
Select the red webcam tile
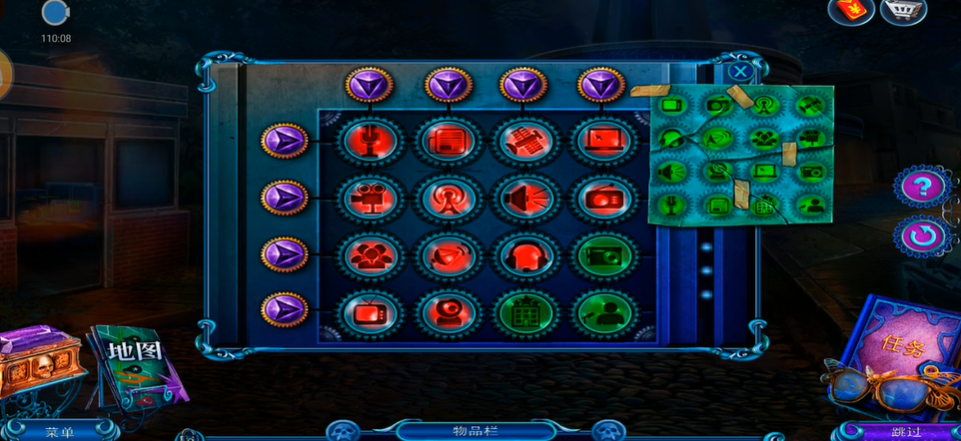tap(447, 312)
